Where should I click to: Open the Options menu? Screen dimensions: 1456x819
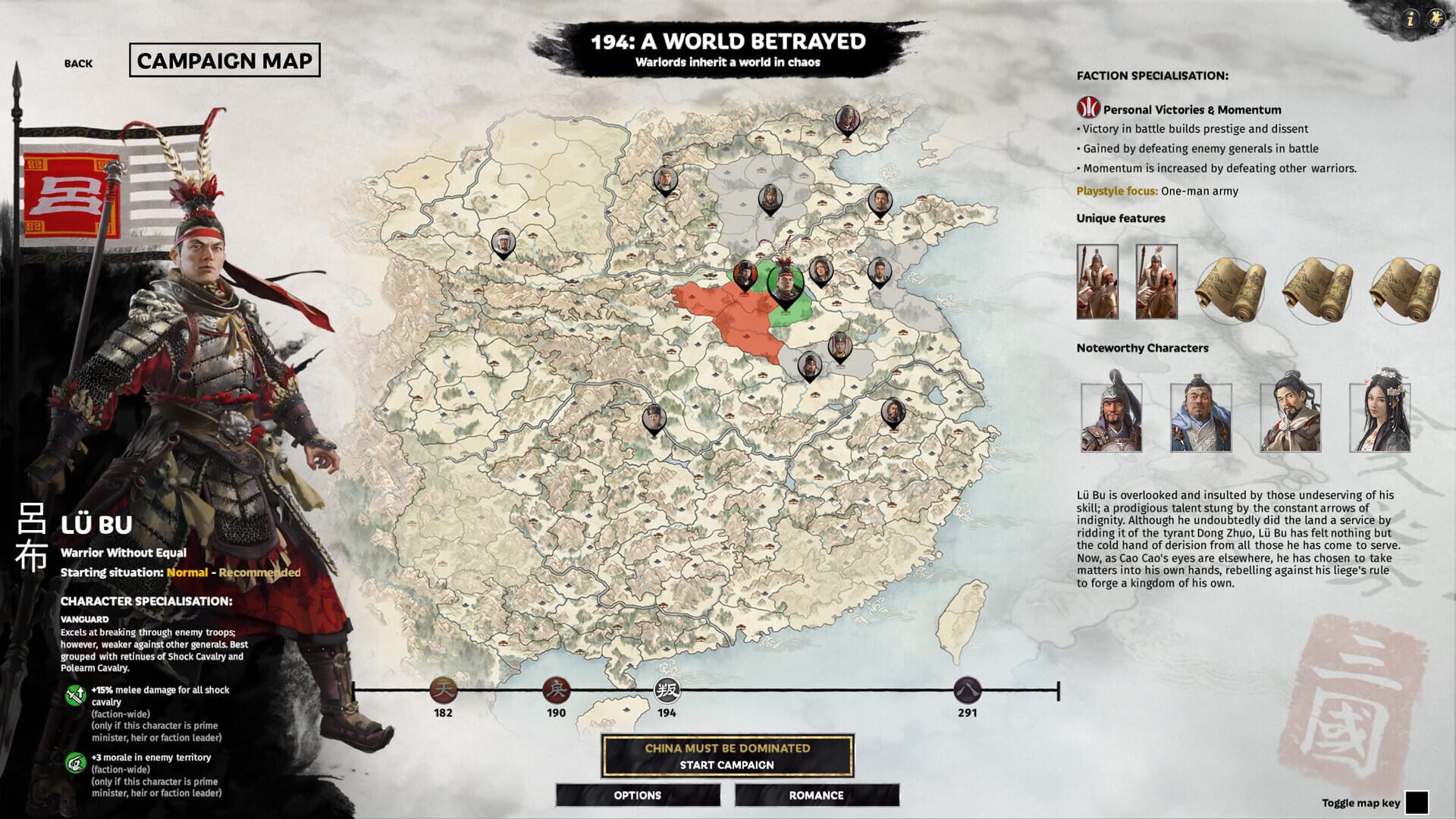638,795
